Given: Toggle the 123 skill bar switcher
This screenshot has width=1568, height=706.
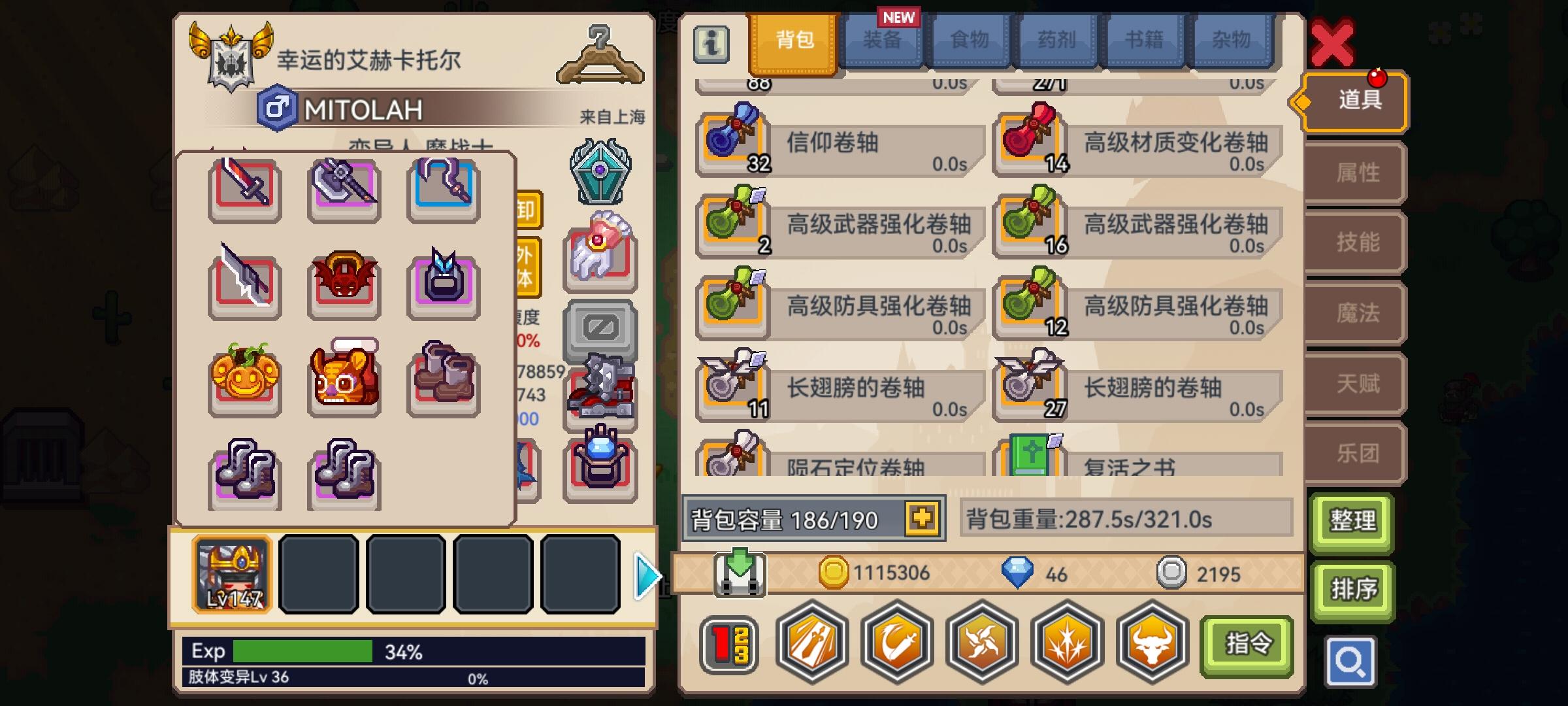Looking at the screenshot, I should [728, 644].
